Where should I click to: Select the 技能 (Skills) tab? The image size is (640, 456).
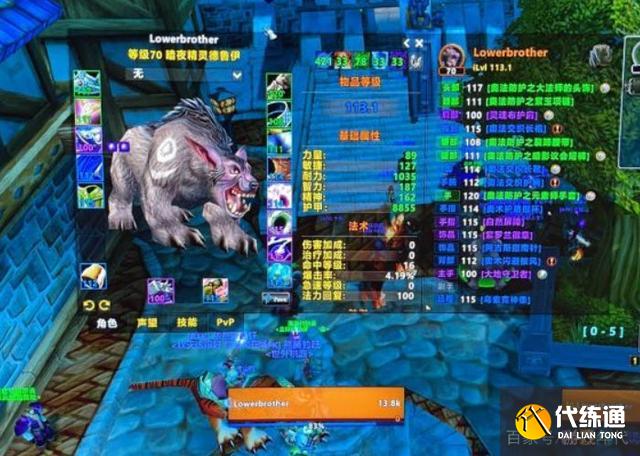pos(187,323)
